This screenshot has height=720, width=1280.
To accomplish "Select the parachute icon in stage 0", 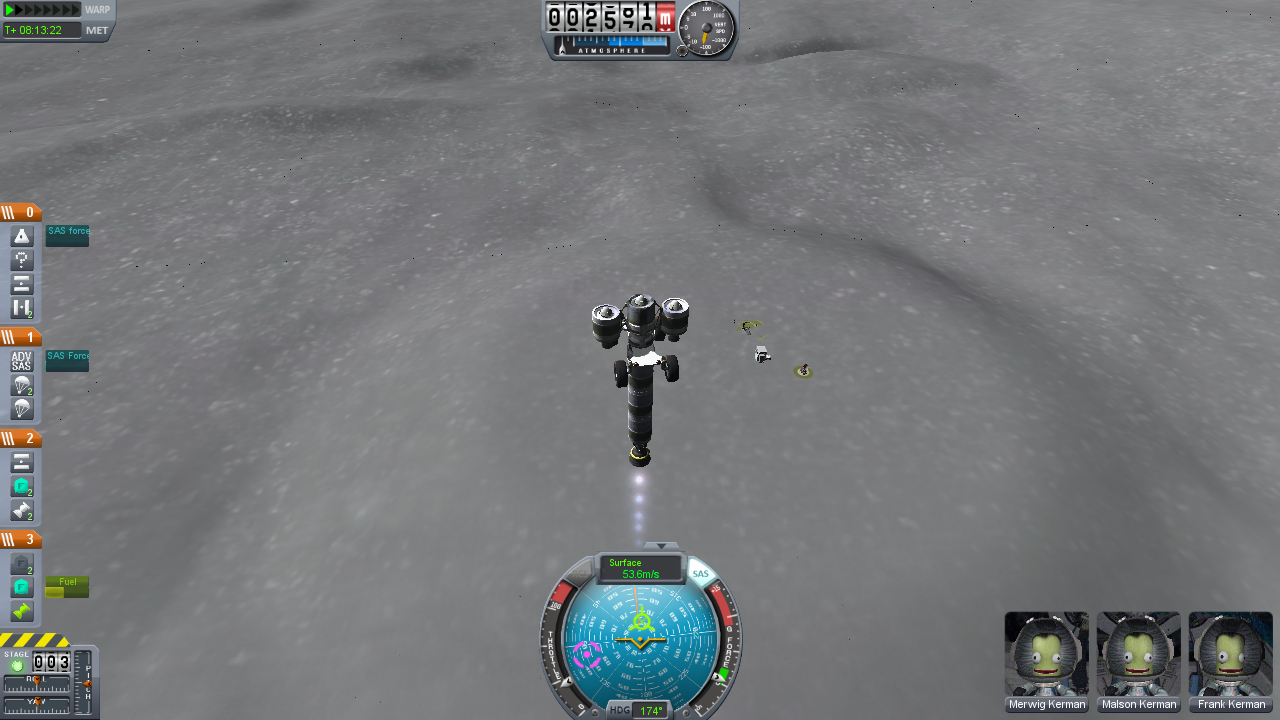I will pos(21,236).
